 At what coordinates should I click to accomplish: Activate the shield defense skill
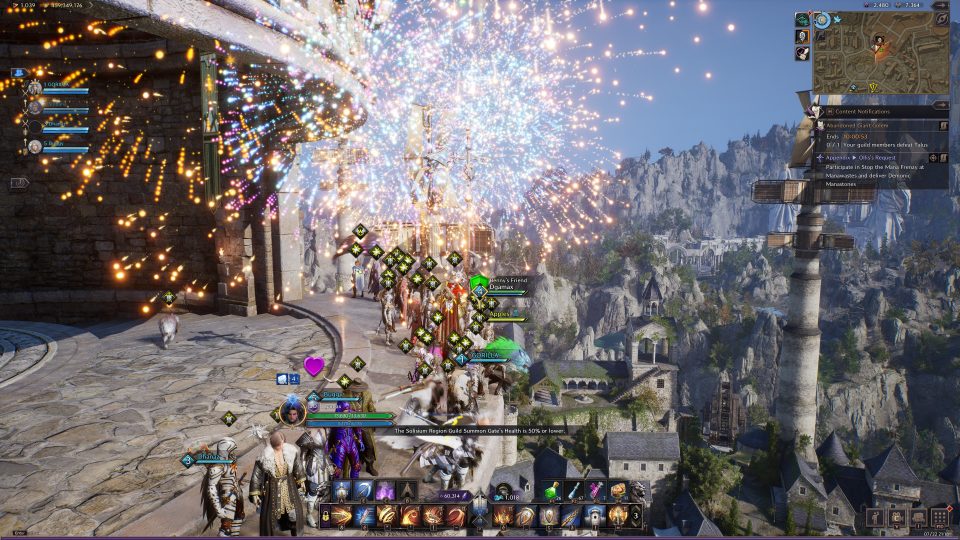tap(549, 516)
